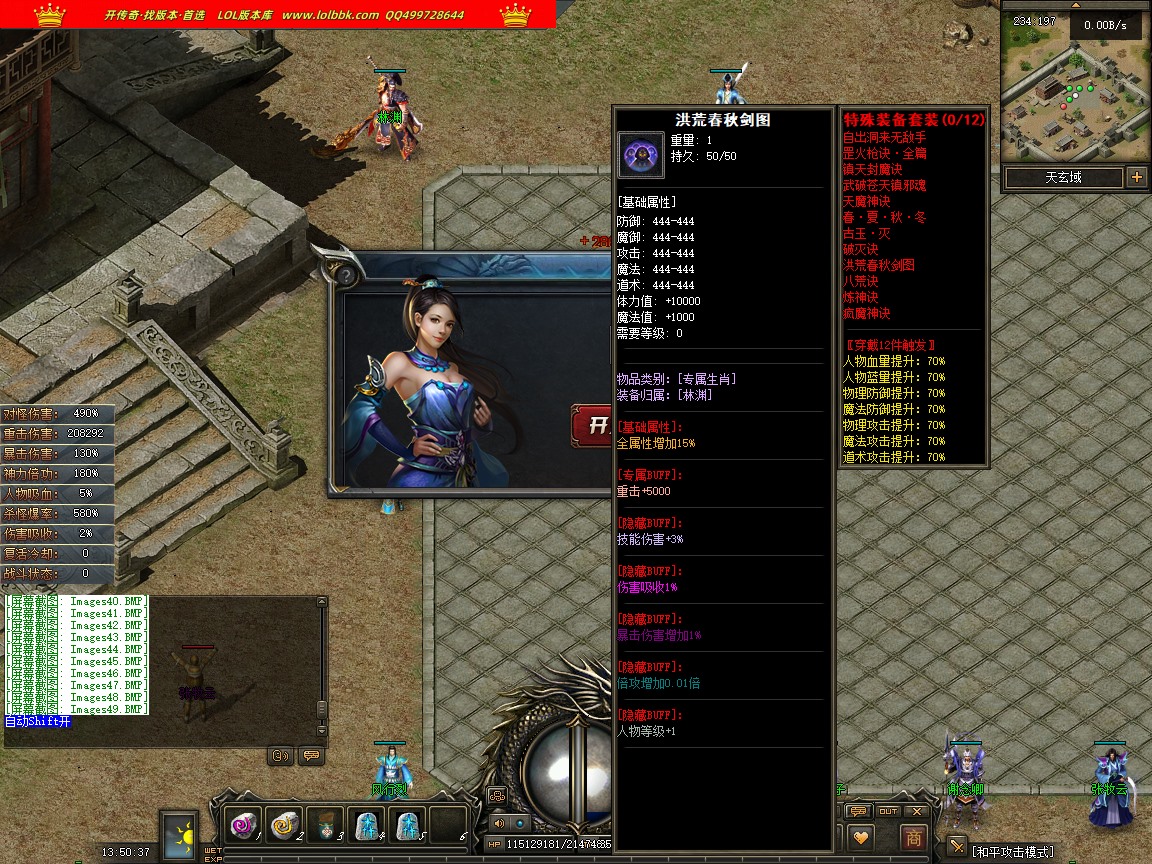Click the sun day-night weather icon
The width and height of the screenshot is (1152, 864).
[x=181, y=835]
